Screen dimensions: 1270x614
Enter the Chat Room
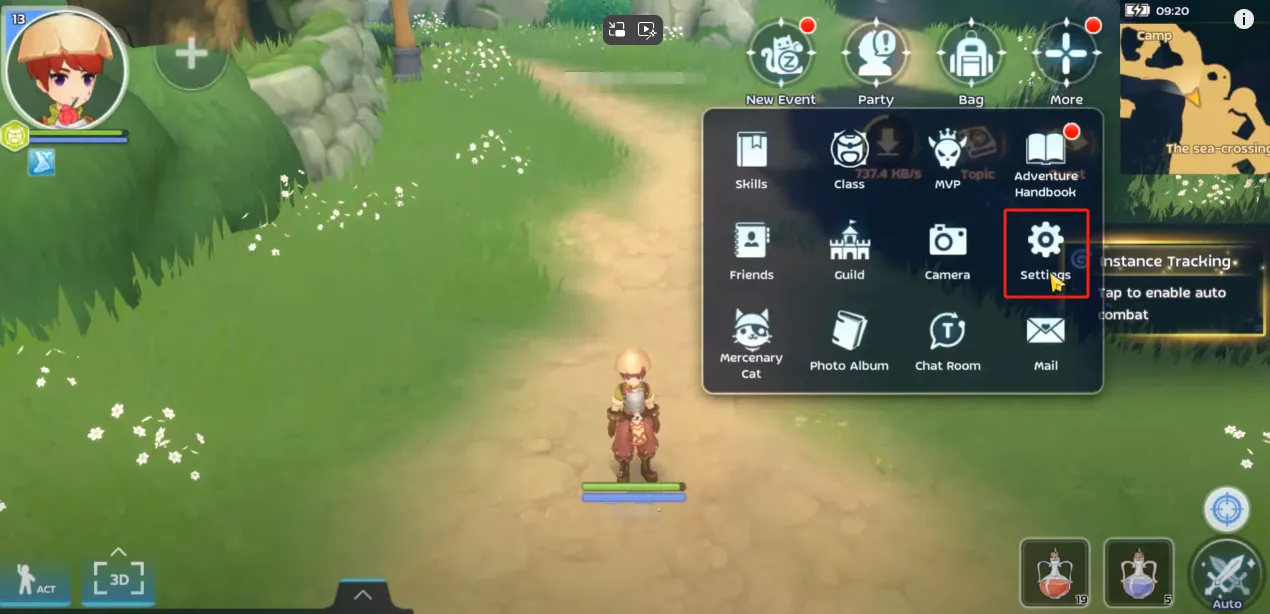(x=947, y=341)
